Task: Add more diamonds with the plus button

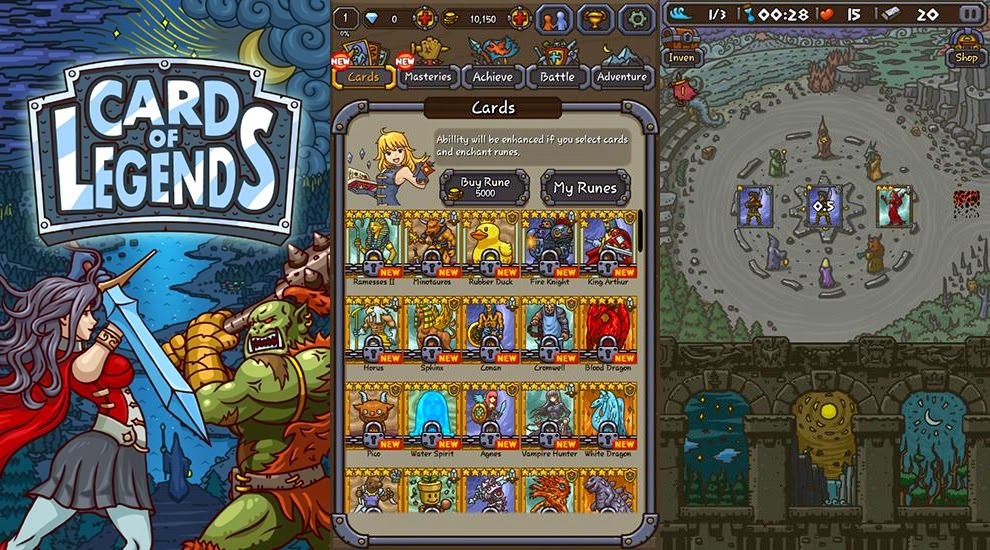Action: point(427,18)
